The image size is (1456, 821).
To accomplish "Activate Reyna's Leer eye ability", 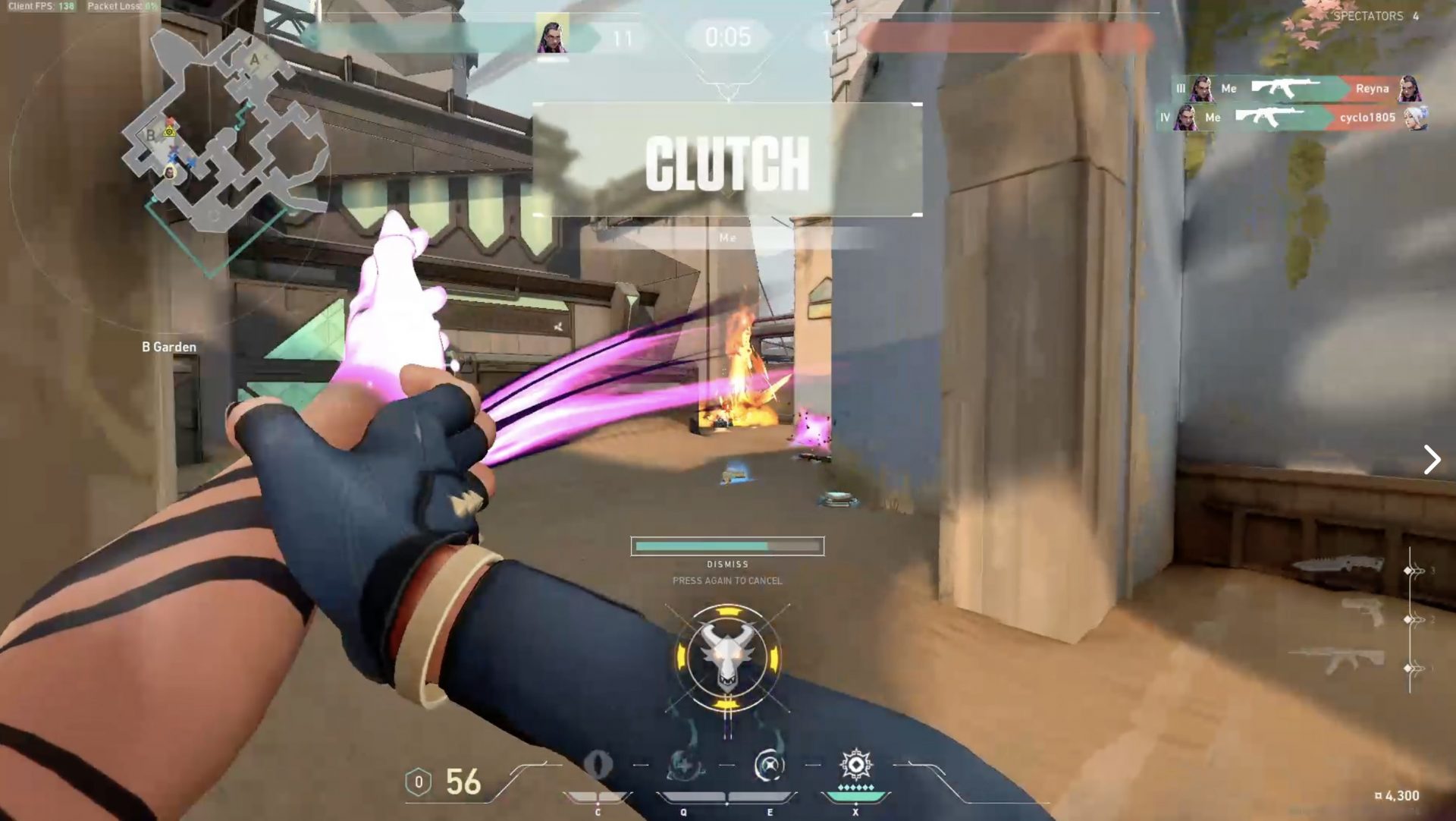I will [598, 765].
